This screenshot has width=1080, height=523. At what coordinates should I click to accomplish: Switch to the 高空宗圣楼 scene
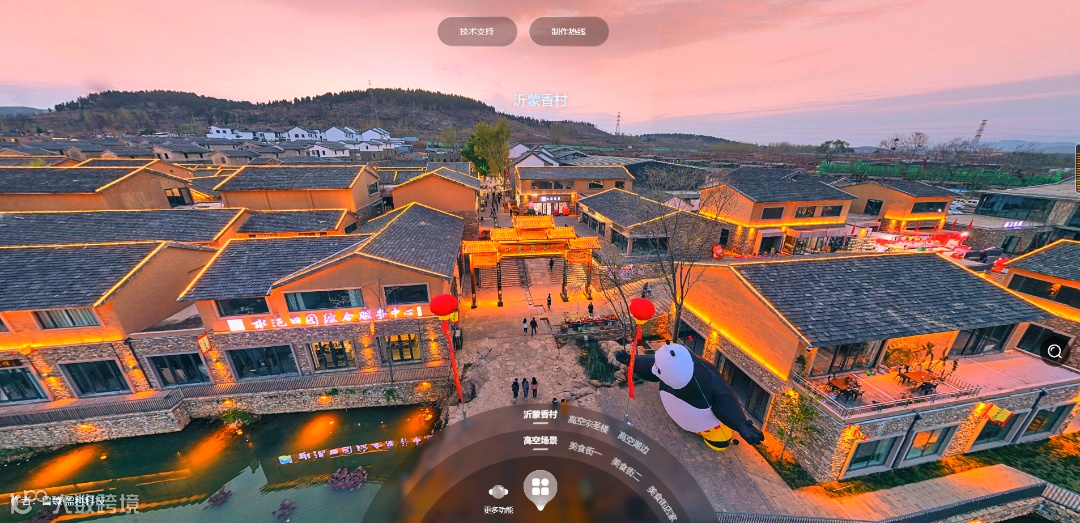tap(588, 425)
